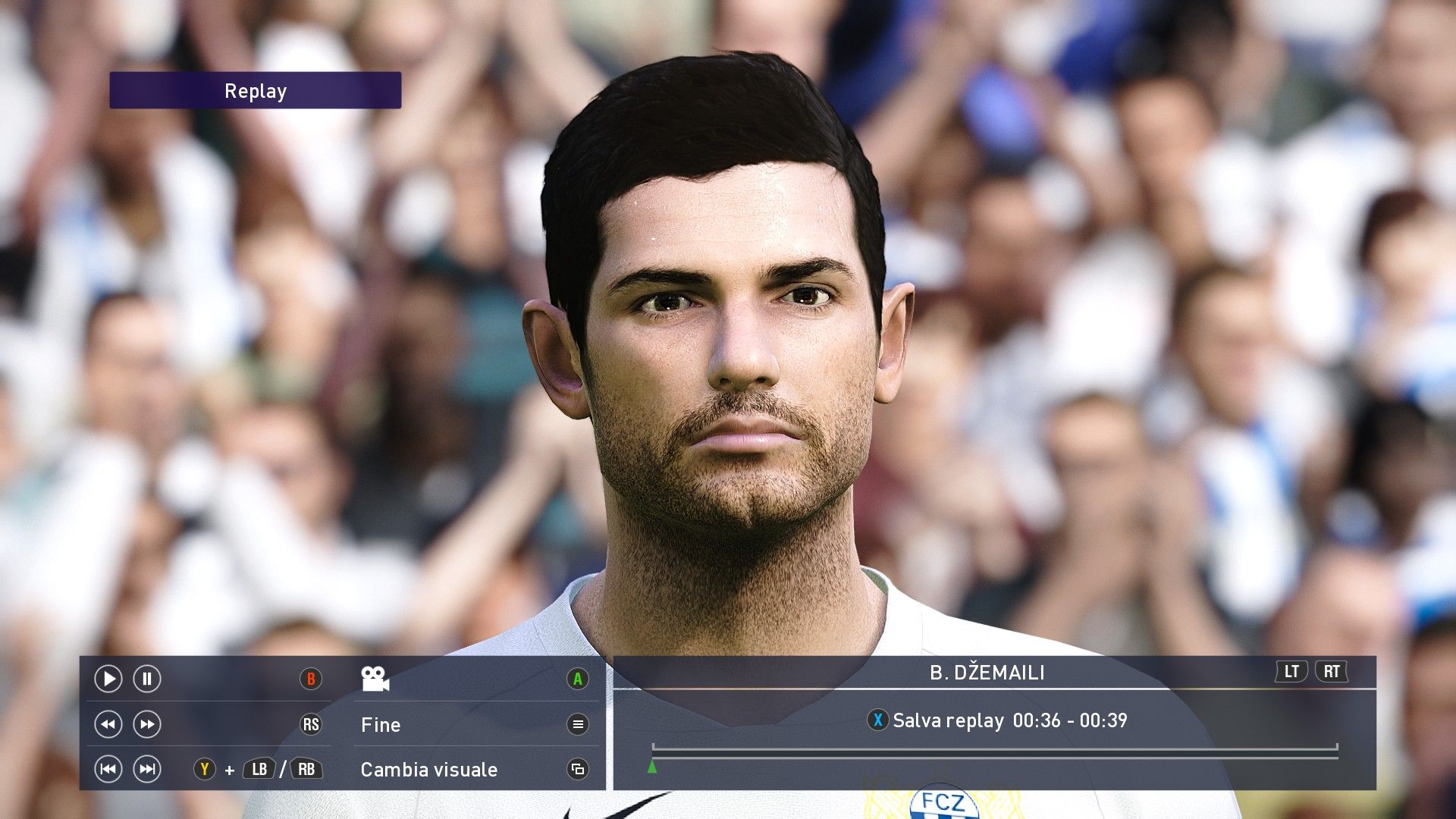The height and width of the screenshot is (819, 1456).
Task: Start replay with the play button
Action: (108, 679)
